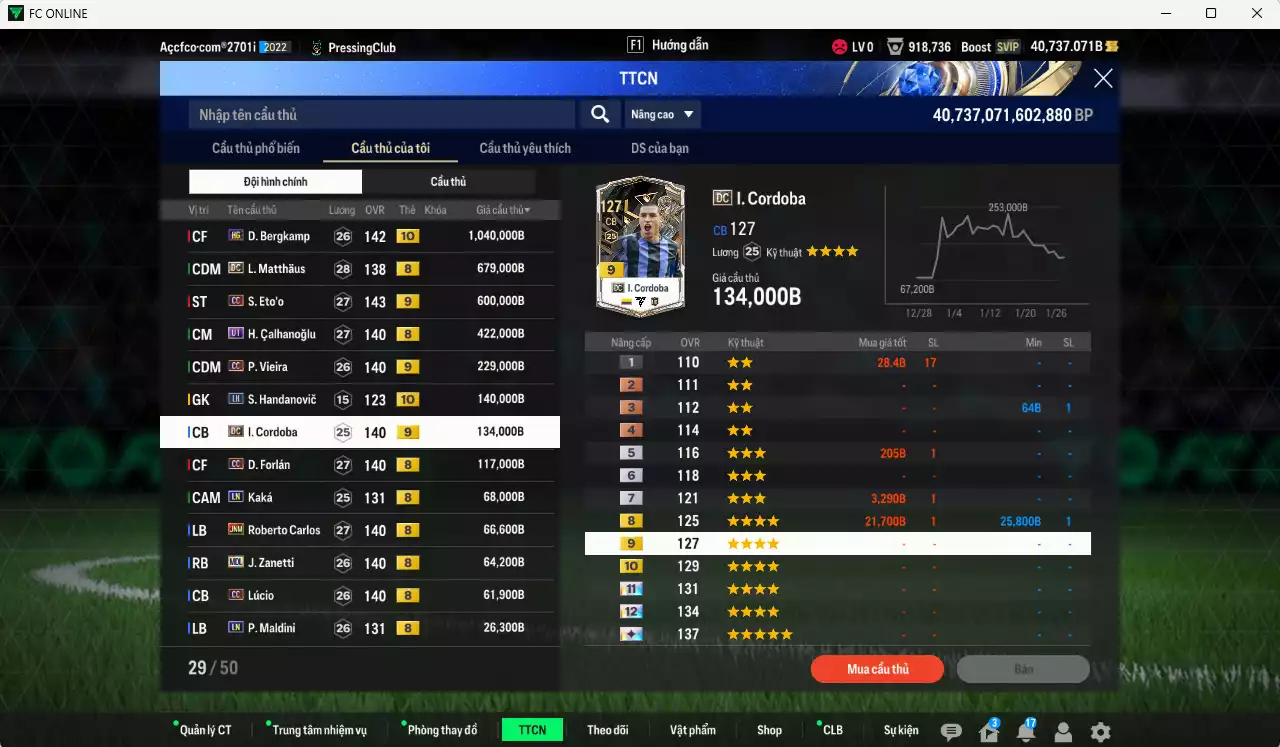Open the search with the magnifier icon
The width and height of the screenshot is (1280, 747).
[x=600, y=114]
